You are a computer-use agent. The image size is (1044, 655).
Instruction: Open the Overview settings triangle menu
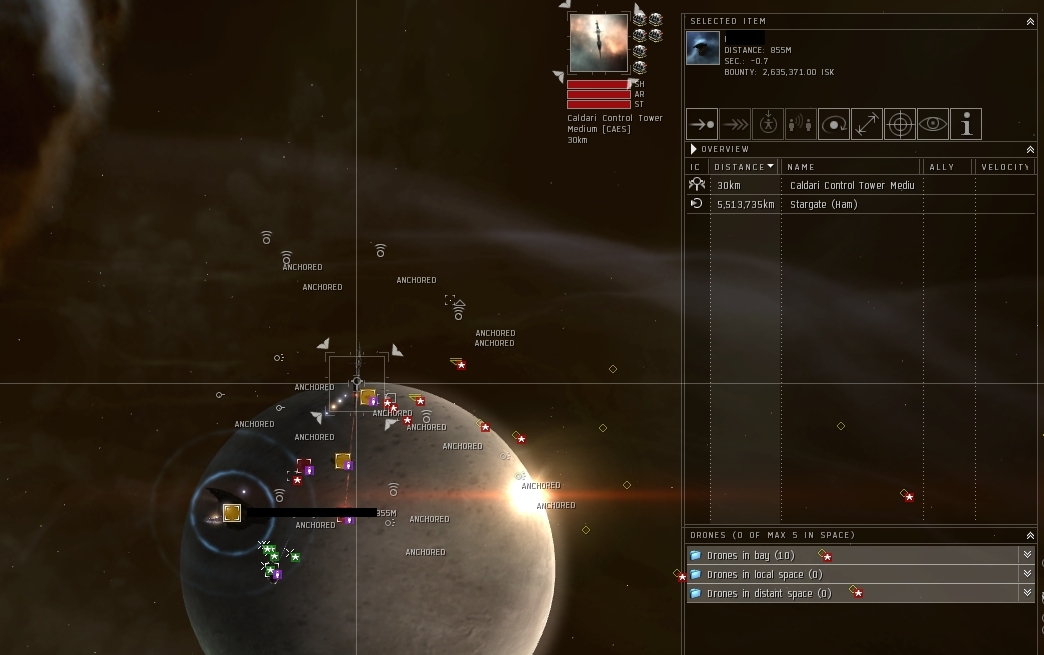pos(693,149)
